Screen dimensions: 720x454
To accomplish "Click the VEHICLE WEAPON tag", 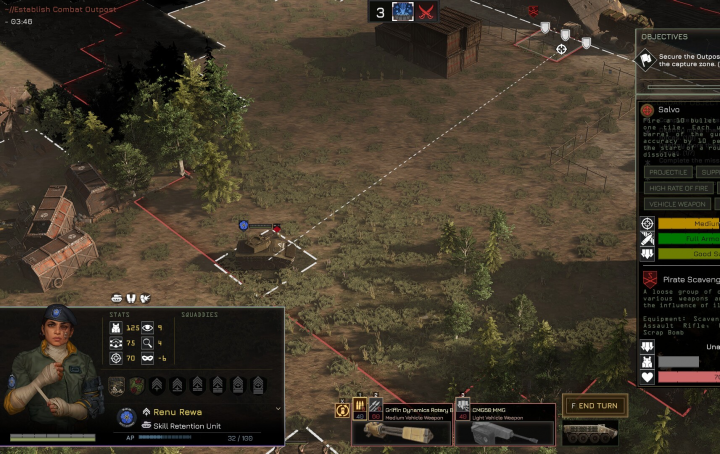I will click(675, 204).
